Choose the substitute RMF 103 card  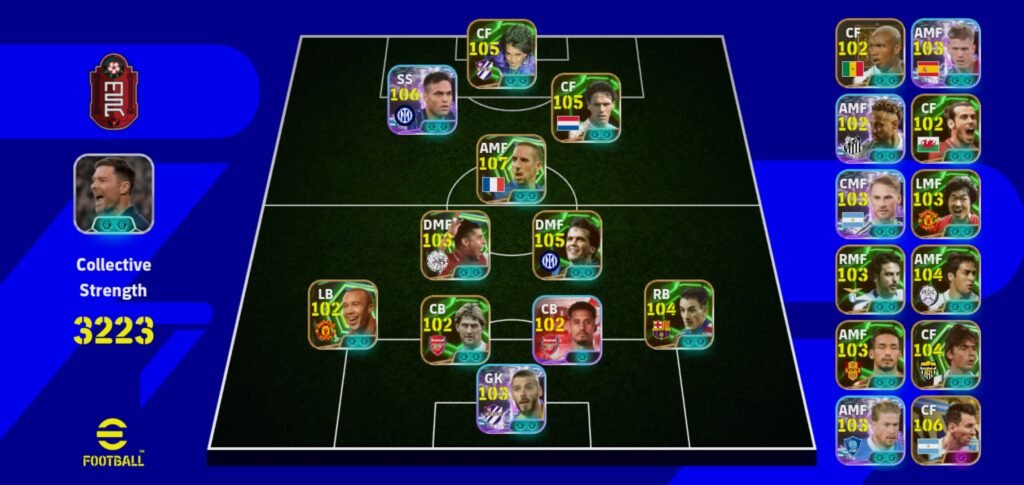coord(870,280)
